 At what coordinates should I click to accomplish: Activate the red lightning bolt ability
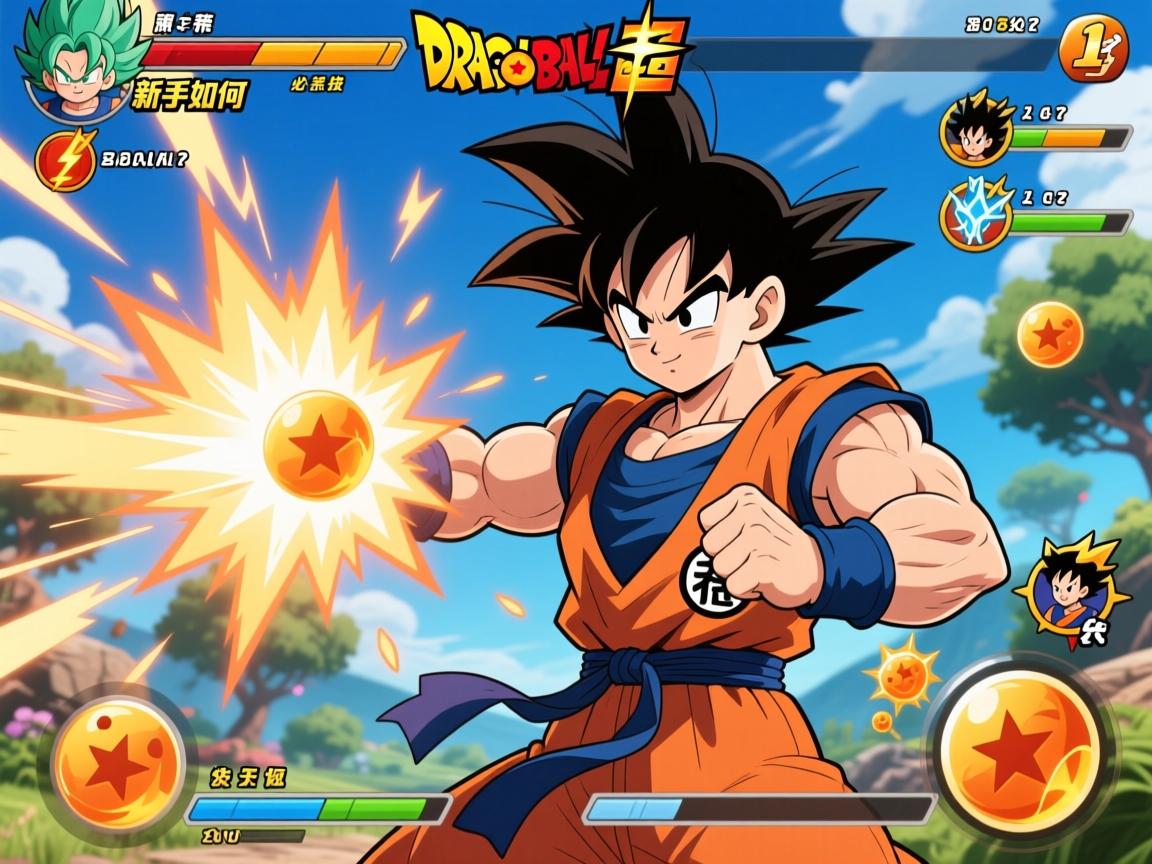point(66,160)
